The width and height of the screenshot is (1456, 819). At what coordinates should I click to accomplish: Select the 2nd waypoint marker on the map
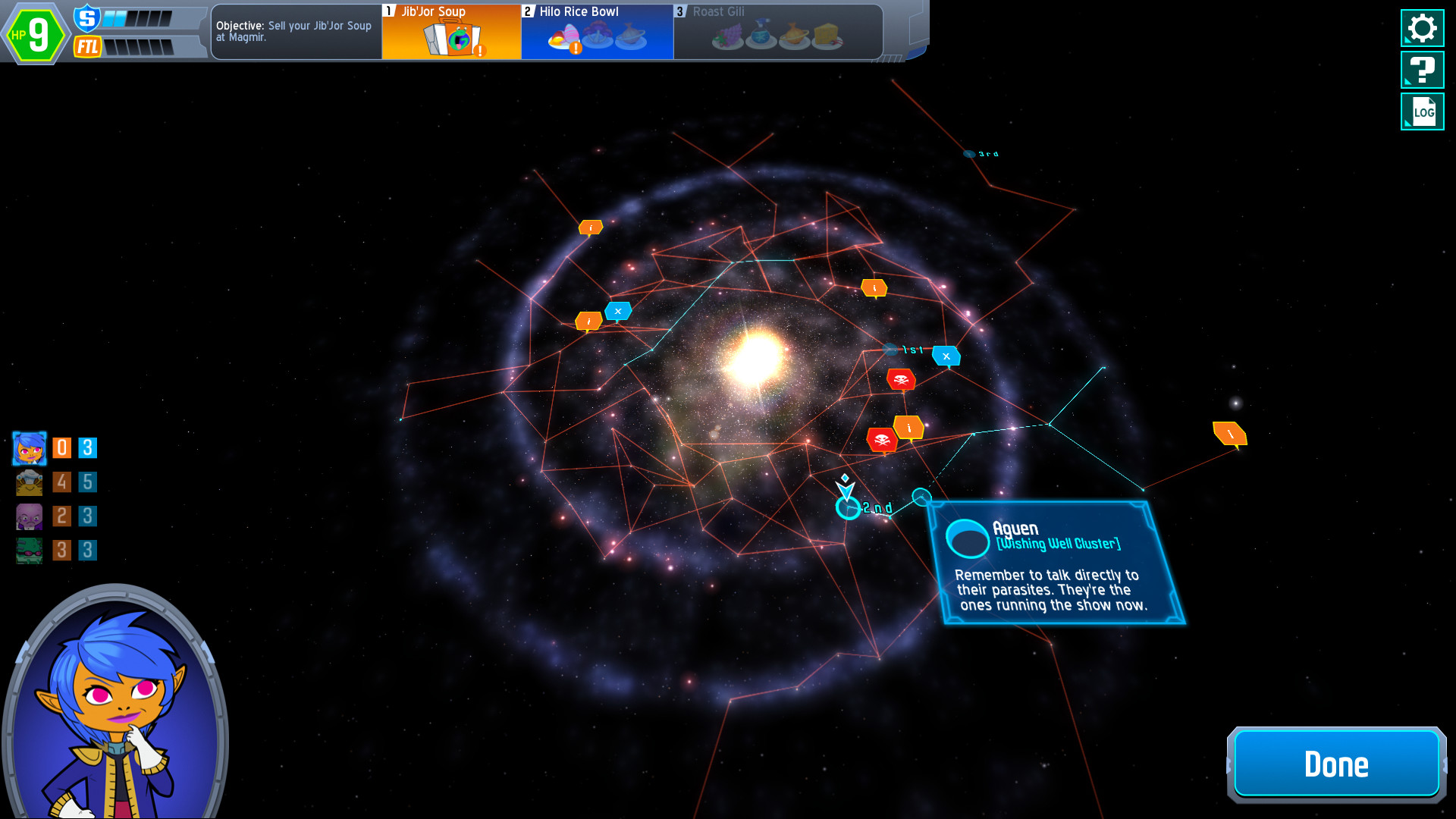847,508
